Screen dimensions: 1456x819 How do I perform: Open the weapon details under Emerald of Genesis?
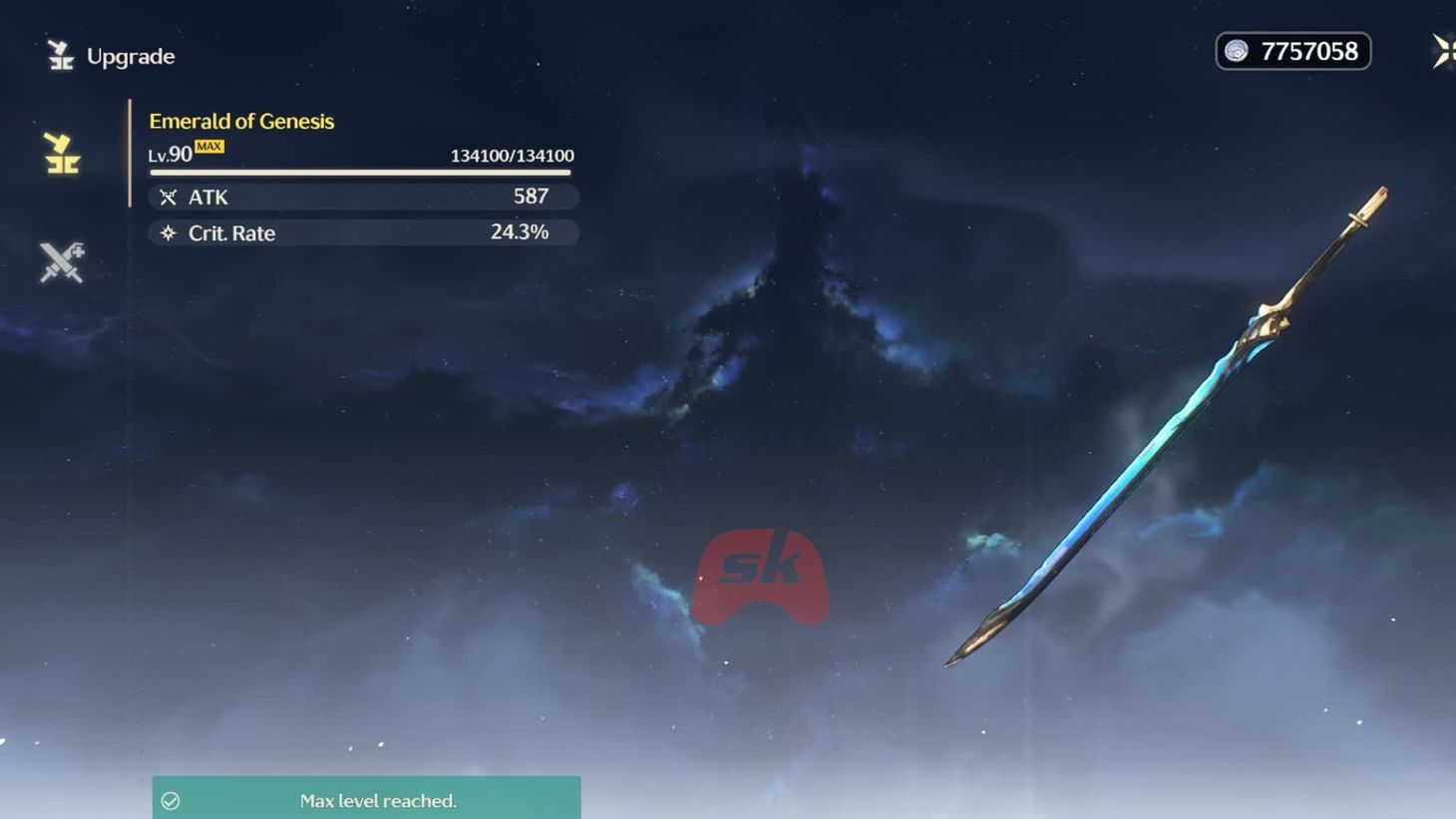[x=241, y=121]
